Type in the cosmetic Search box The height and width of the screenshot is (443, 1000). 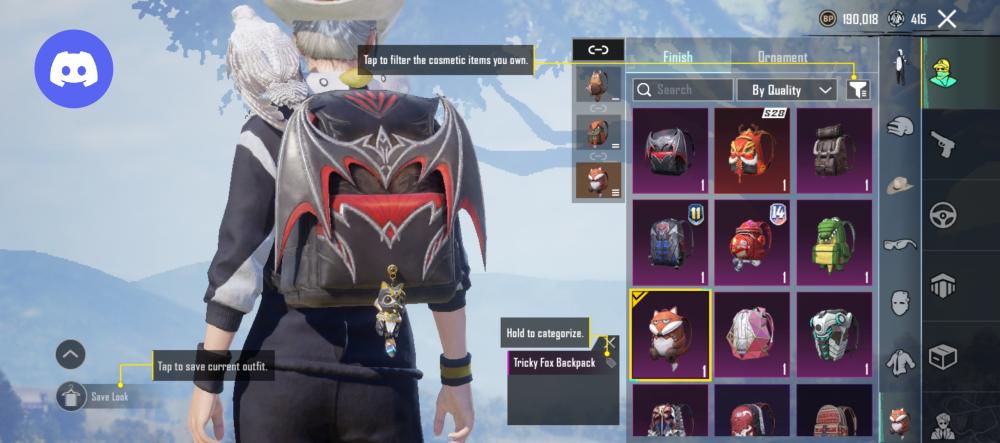point(683,90)
